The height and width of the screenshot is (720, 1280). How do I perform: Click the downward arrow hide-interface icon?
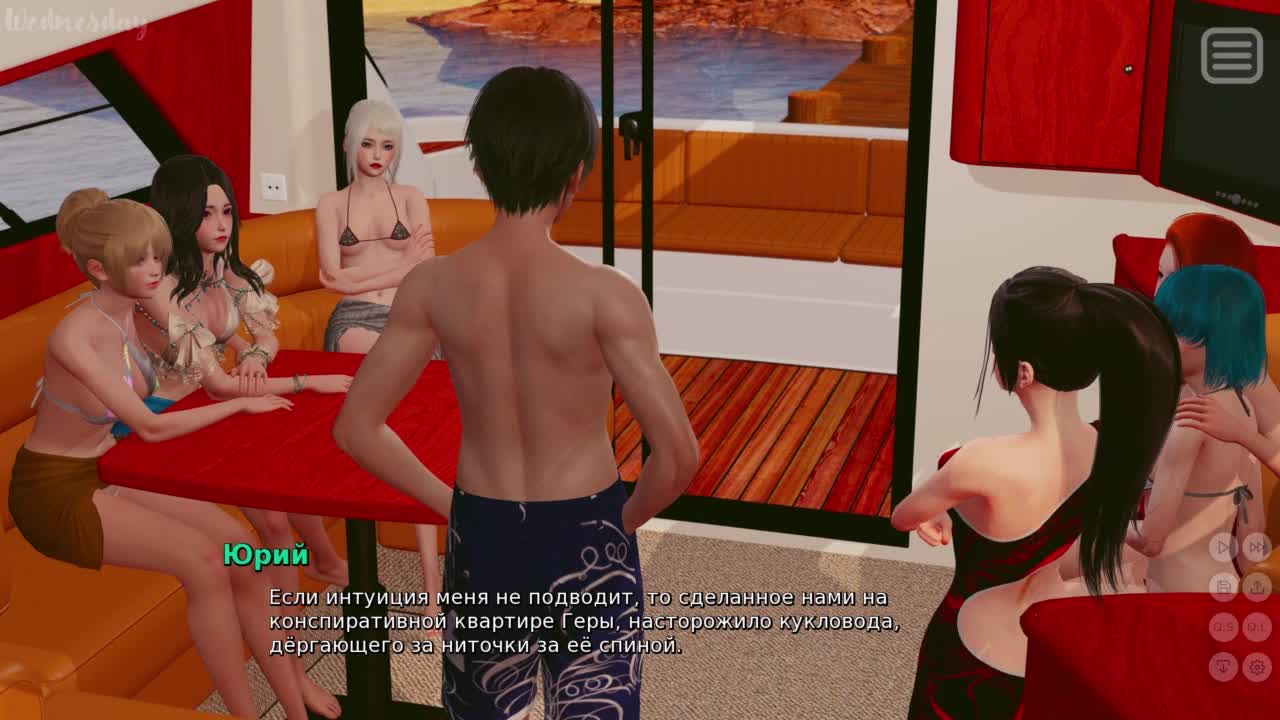point(1223,666)
